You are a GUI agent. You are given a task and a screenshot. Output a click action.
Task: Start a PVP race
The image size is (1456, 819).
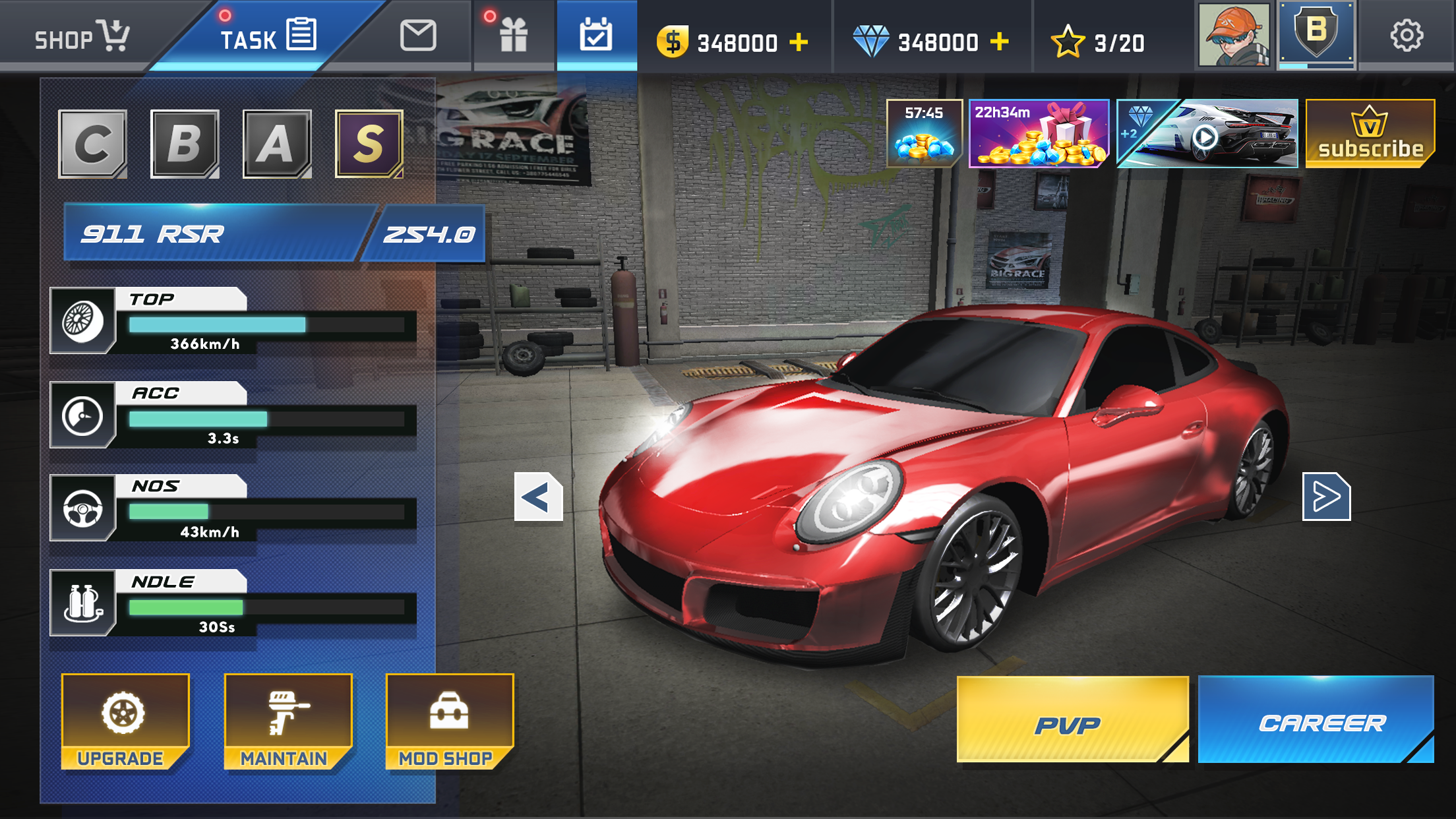point(1071,720)
